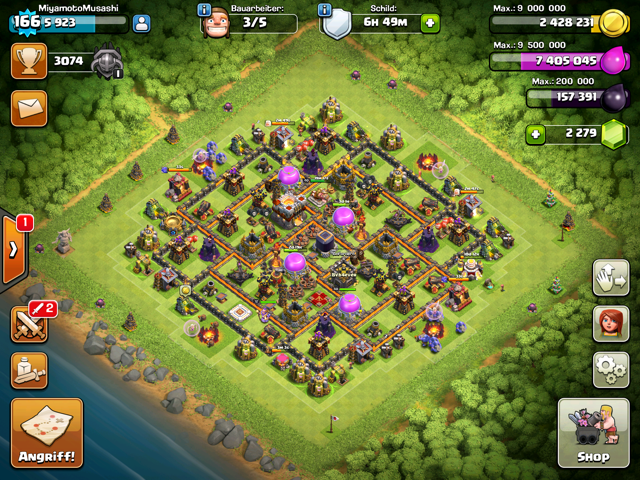This screenshot has width=640, height=480.
Task: View the league badge info
Action: tap(107, 63)
